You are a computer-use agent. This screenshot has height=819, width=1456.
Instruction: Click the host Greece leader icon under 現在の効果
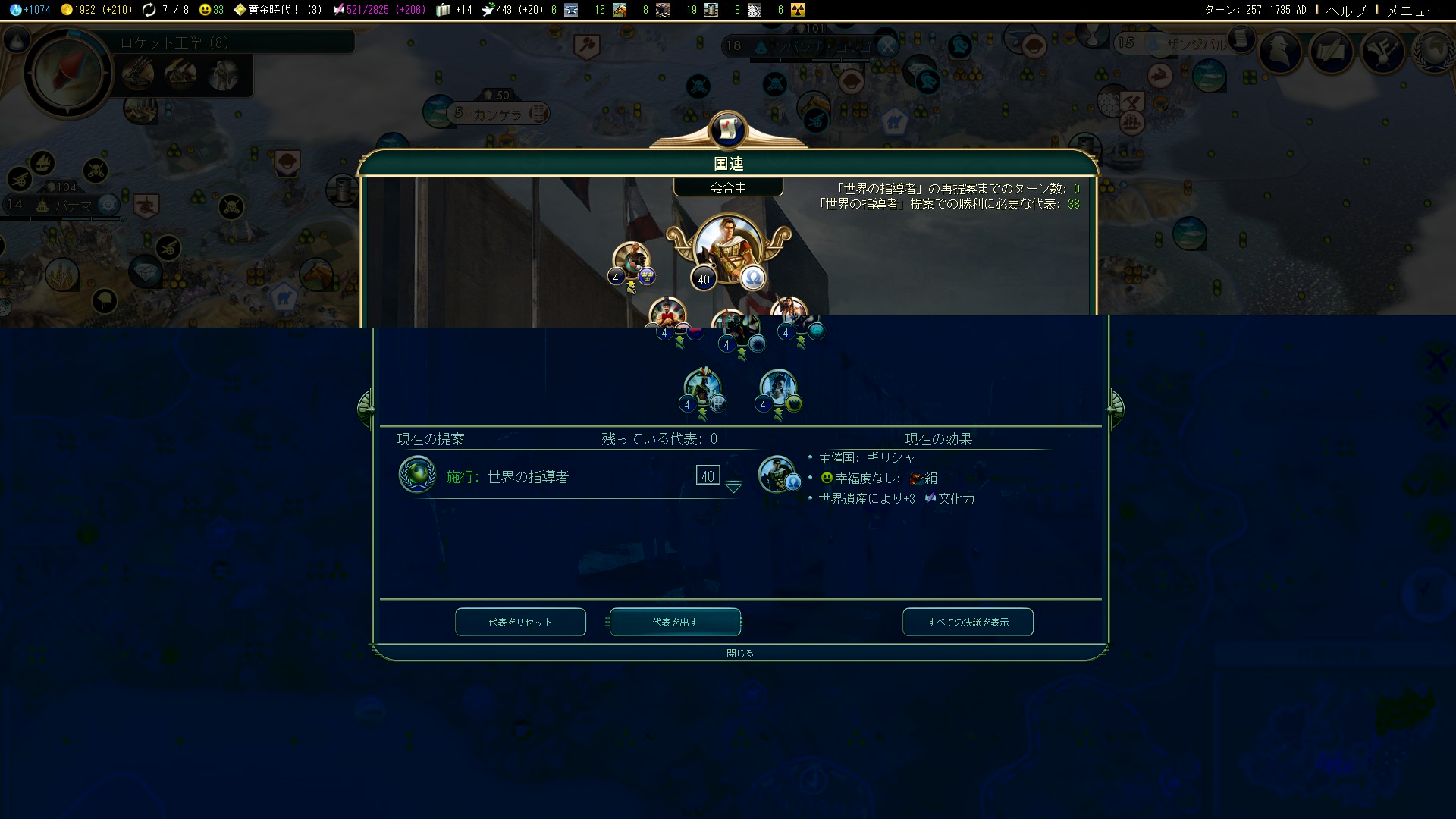tap(777, 475)
